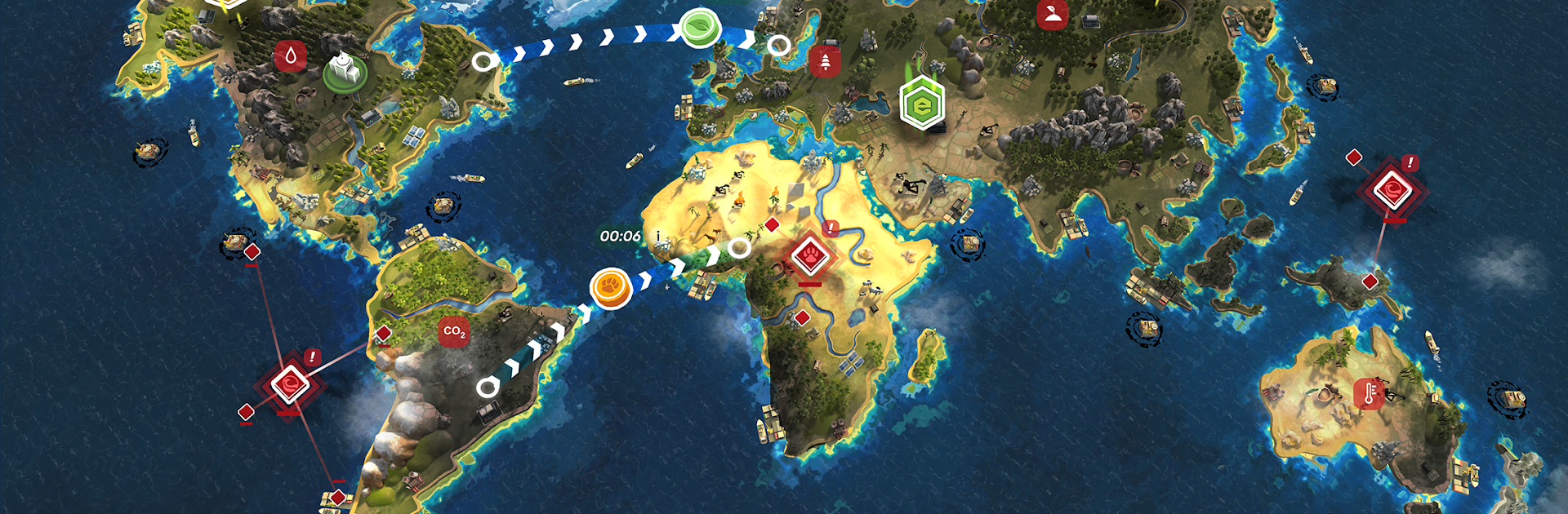Select the green leaf token

[700, 27]
